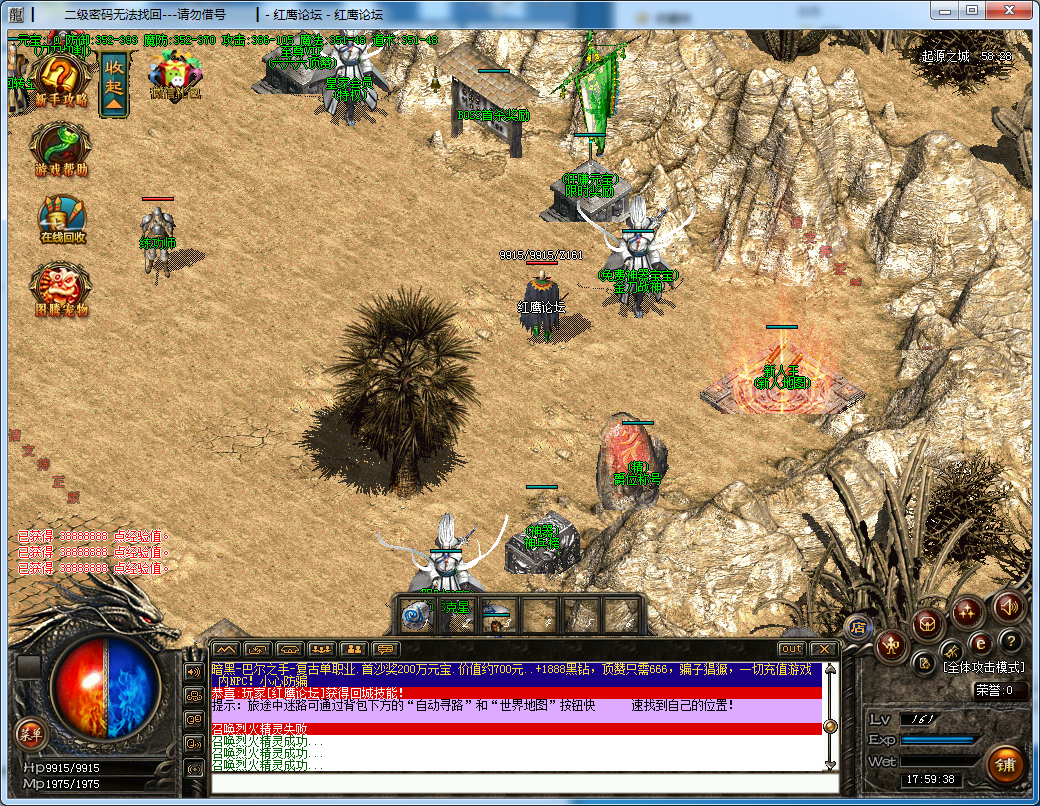The height and width of the screenshot is (806, 1040).
Task: Open the 图腾宠物 totem pet icon
Action: pyautogui.click(x=62, y=289)
